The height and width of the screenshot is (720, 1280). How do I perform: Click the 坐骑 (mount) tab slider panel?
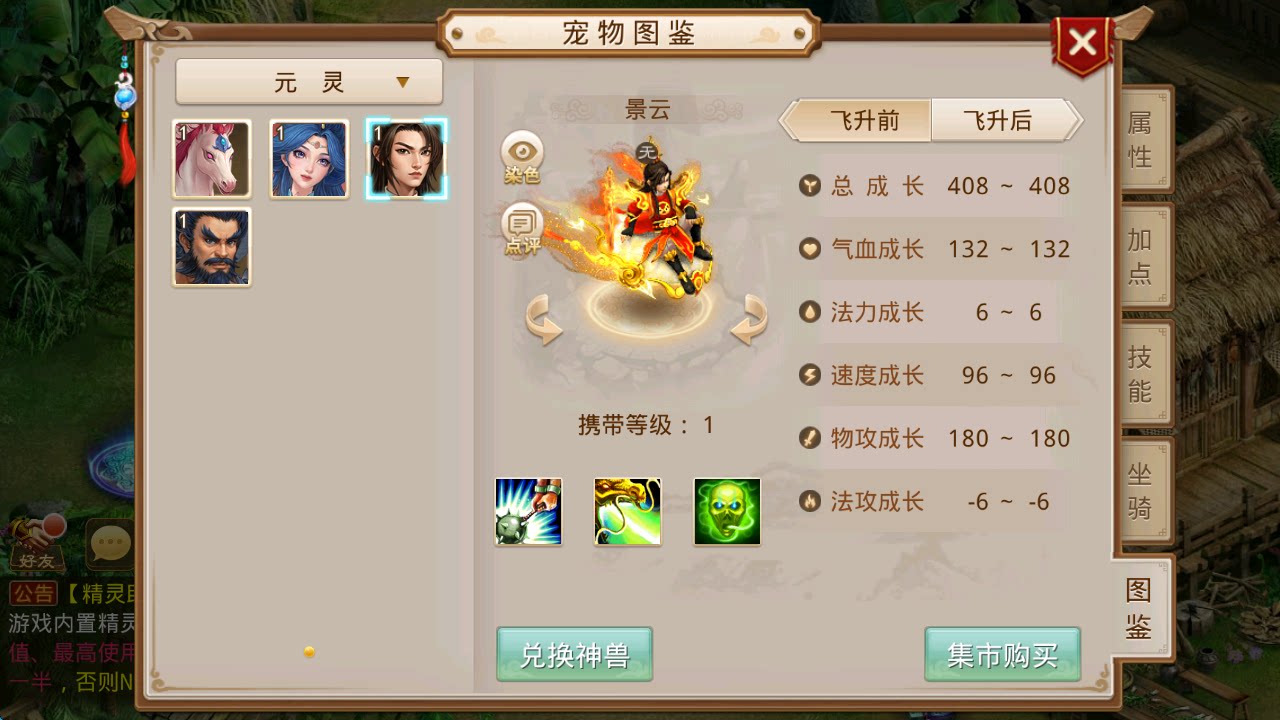(x=1140, y=492)
